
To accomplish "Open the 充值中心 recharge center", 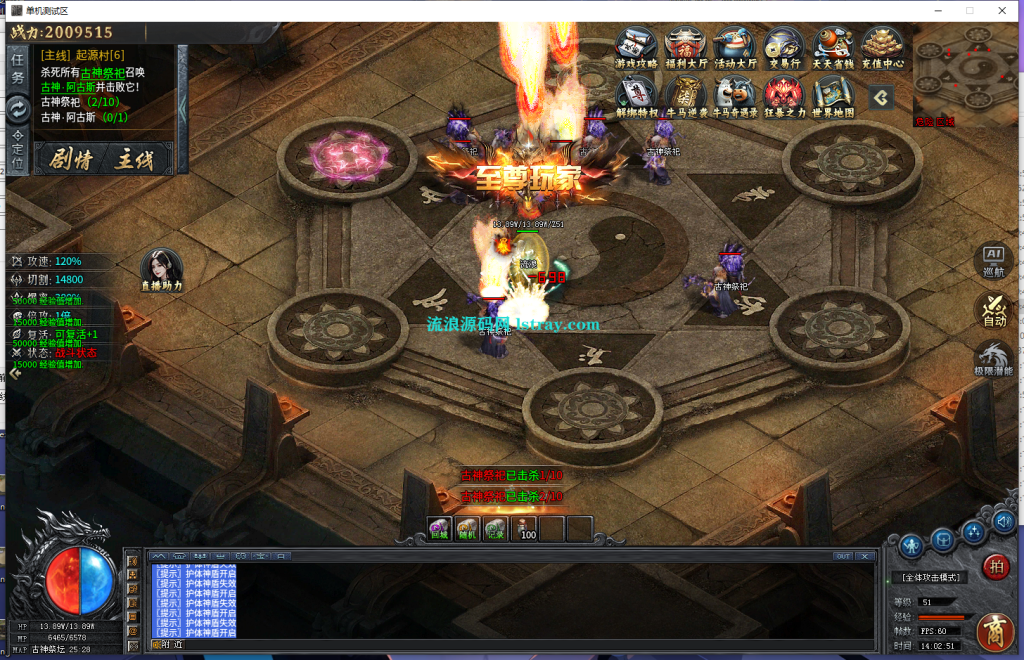I will (882, 47).
